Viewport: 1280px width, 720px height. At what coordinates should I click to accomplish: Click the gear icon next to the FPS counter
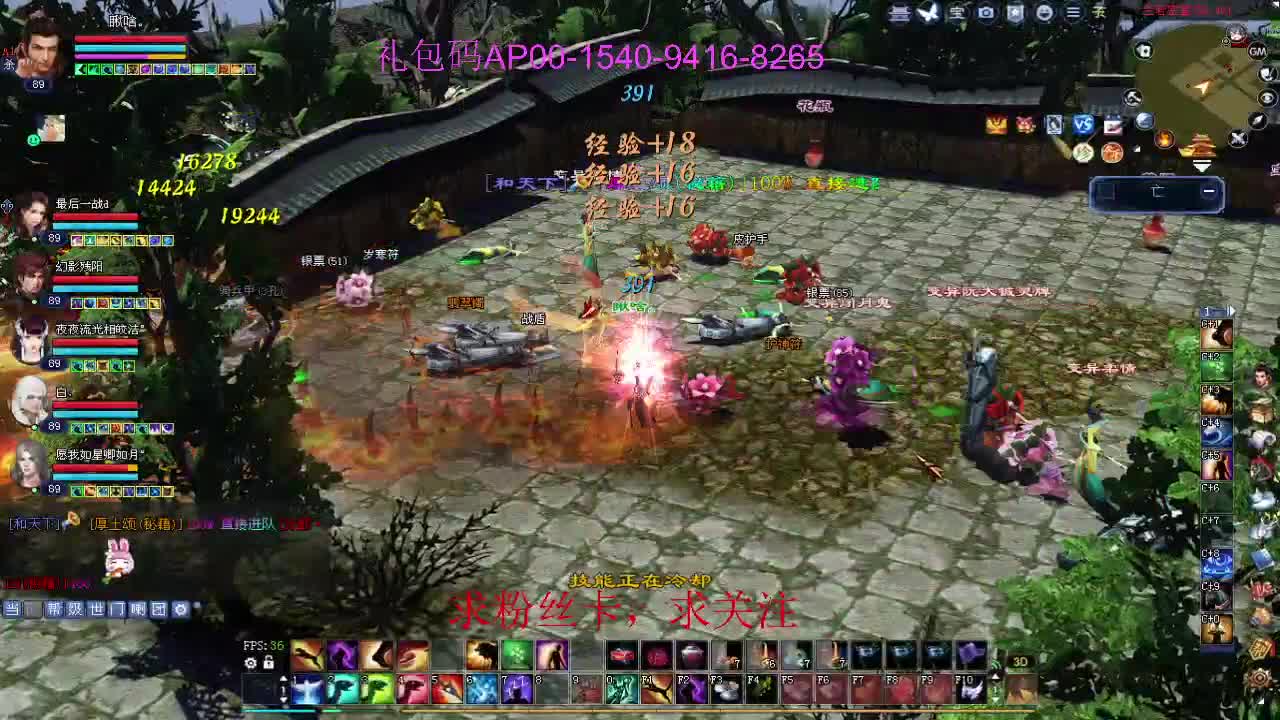(x=250, y=662)
